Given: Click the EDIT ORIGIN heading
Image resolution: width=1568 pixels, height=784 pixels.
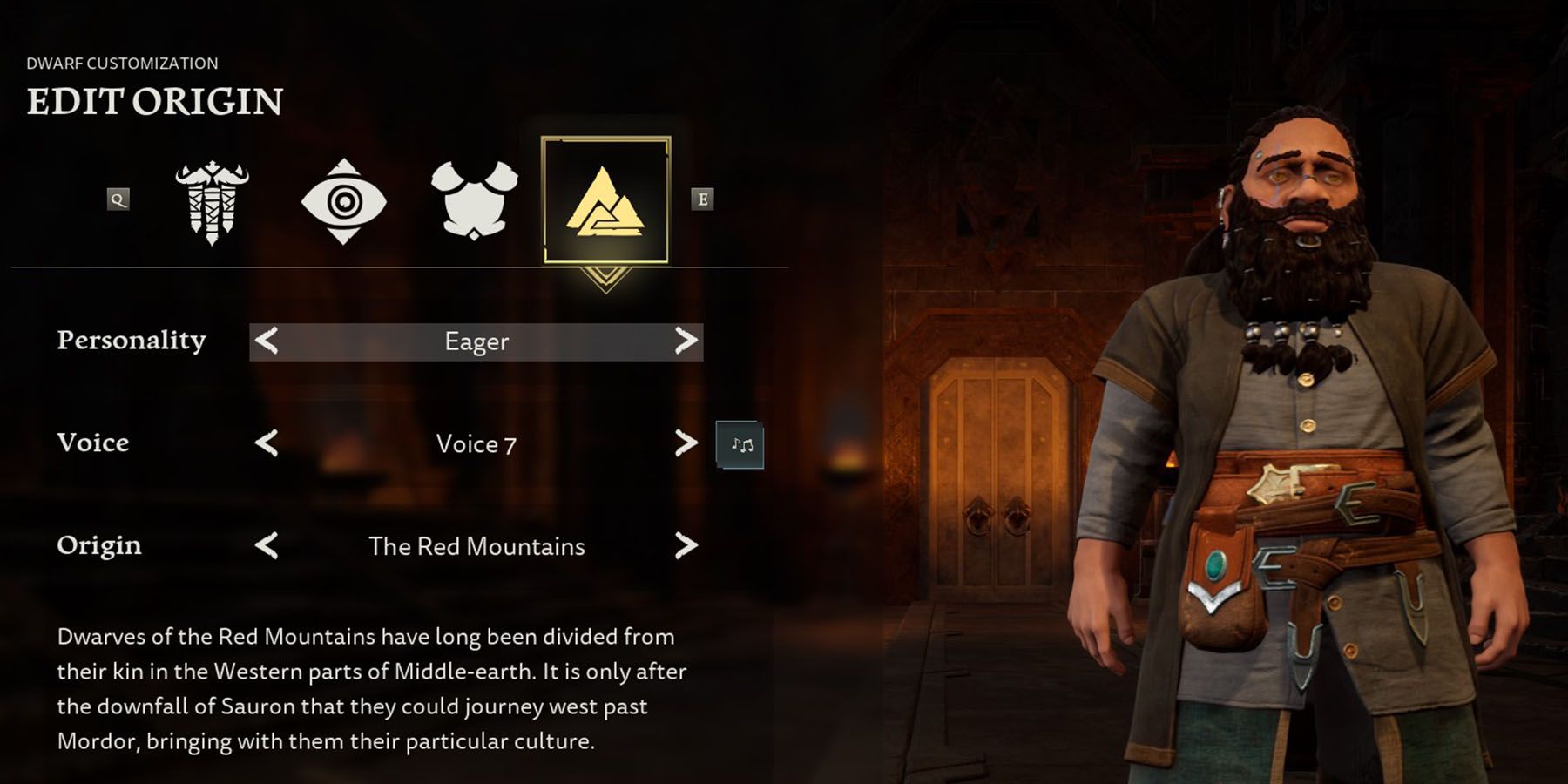Looking at the screenshot, I should tap(155, 102).
